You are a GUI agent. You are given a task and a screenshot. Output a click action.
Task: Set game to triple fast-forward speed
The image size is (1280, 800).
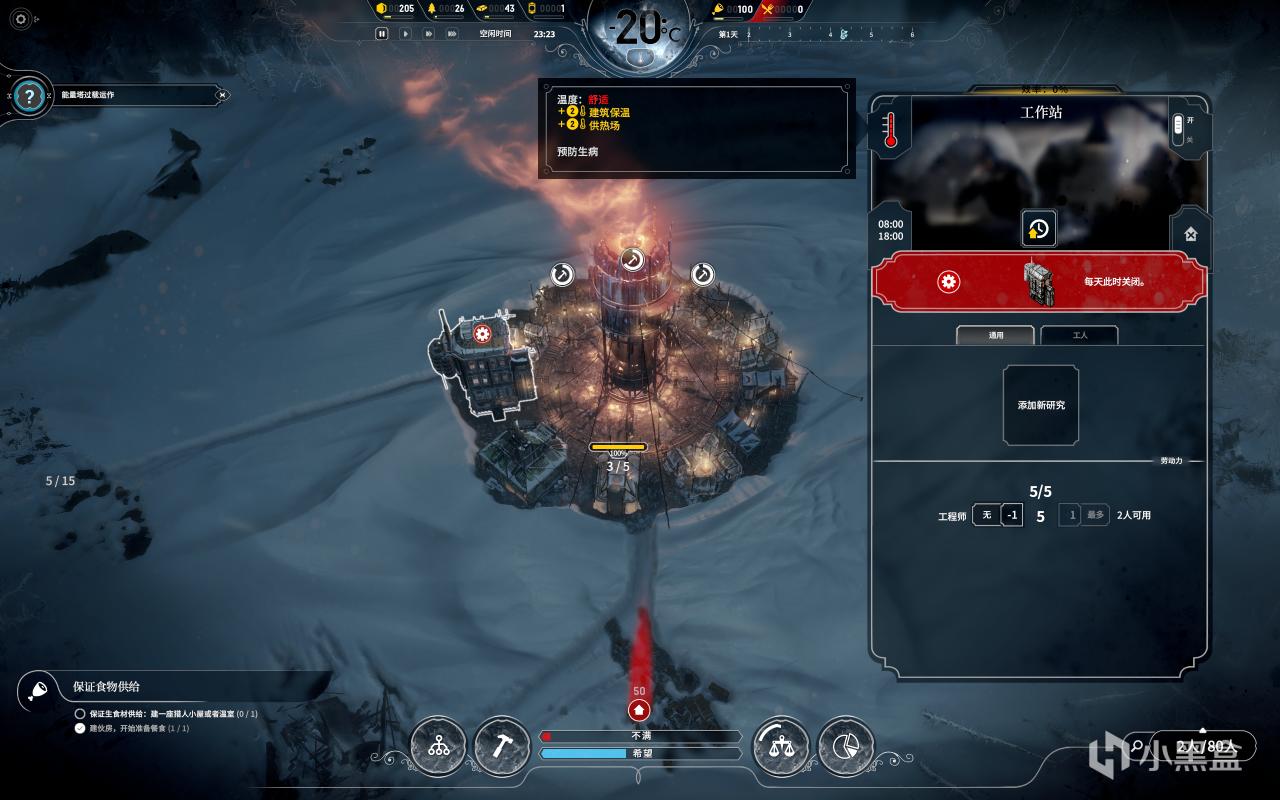point(452,33)
